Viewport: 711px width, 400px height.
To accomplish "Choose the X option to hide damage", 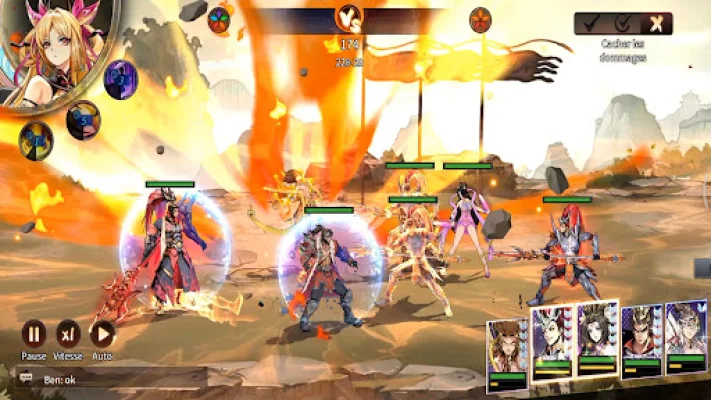I will (655, 23).
